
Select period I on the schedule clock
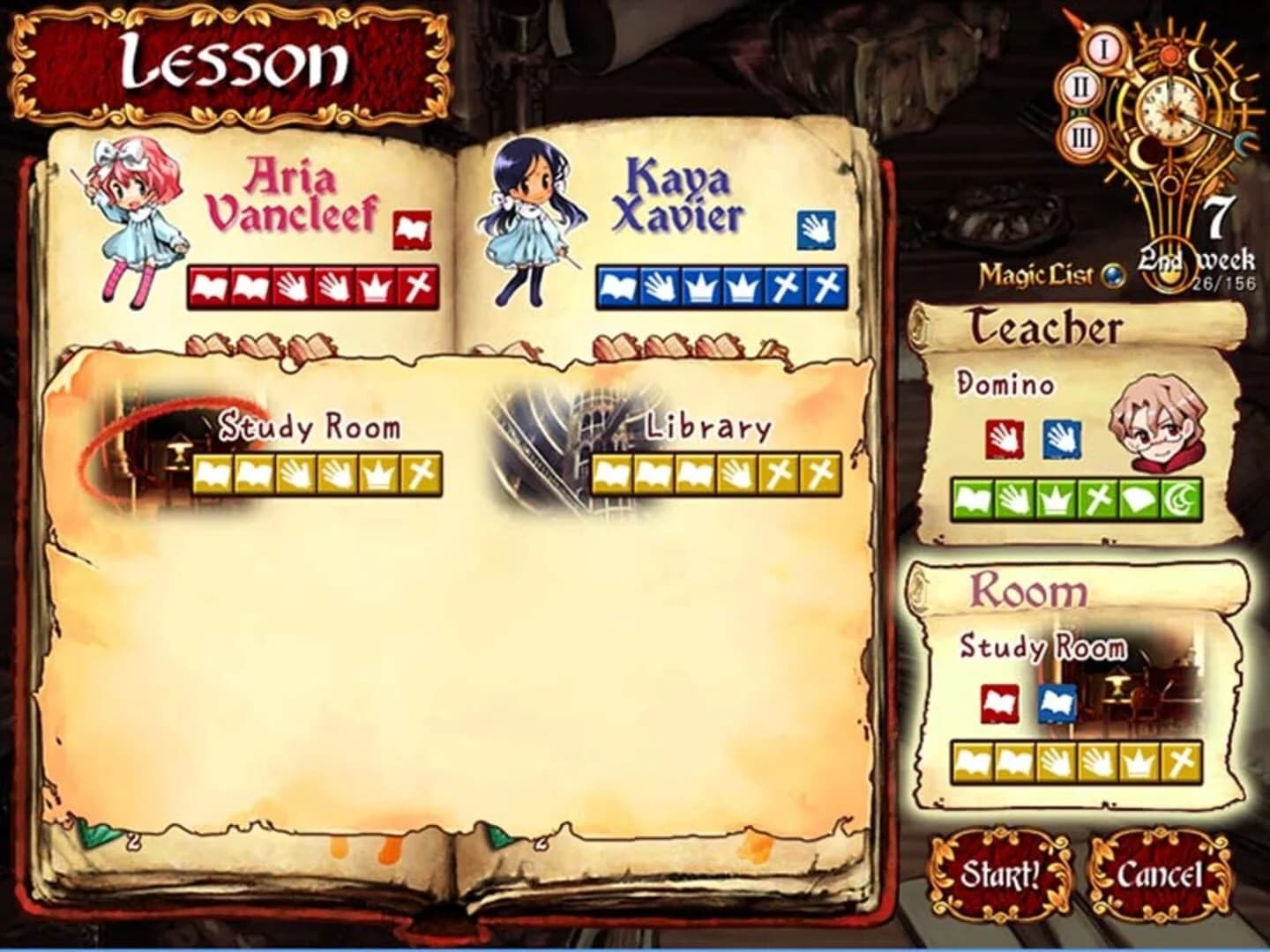point(1102,49)
